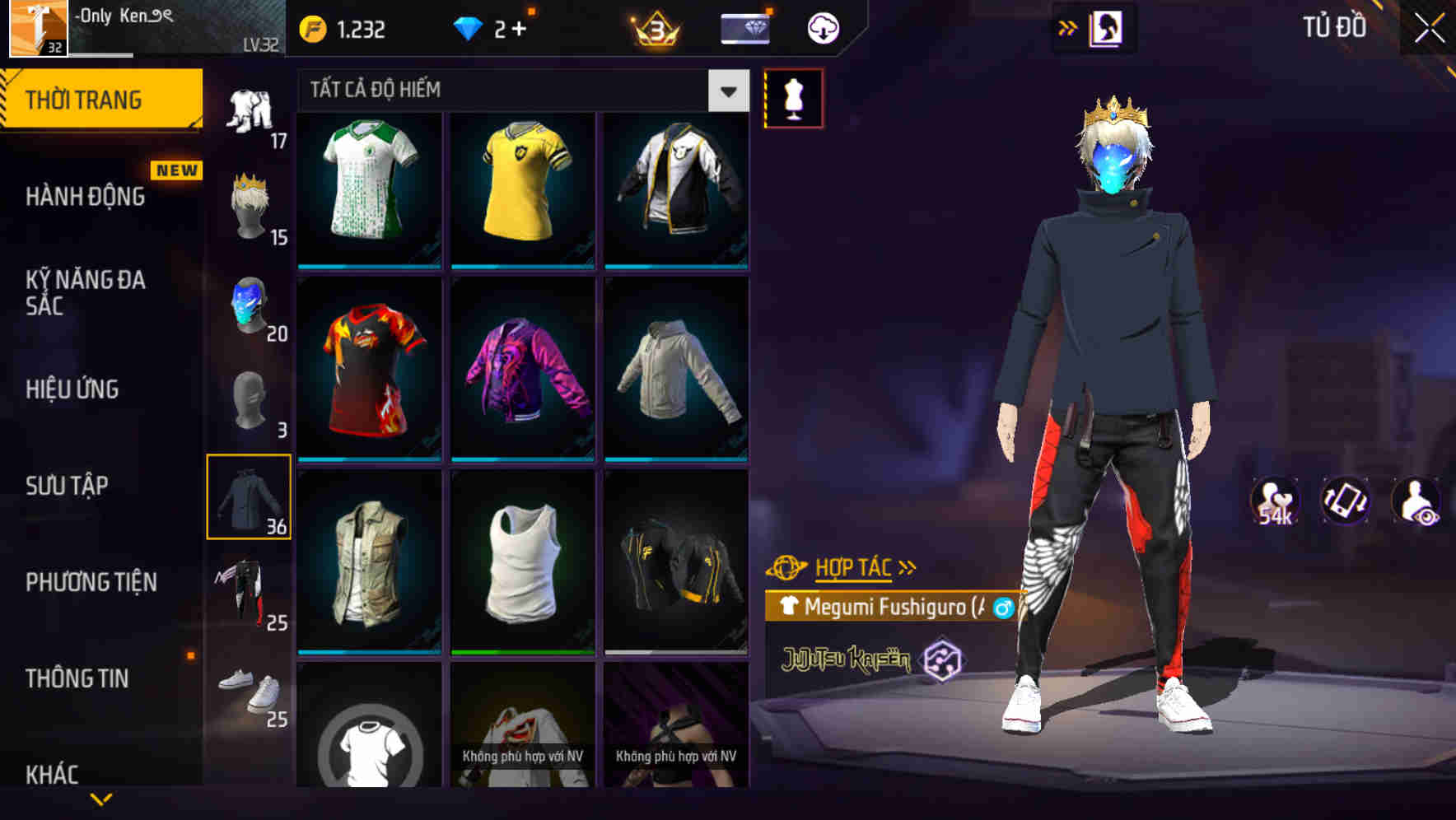This screenshot has height=820, width=1456.
Task: Click the cloud download icon in top bar
Action: pyautogui.click(x=820, y=27)
